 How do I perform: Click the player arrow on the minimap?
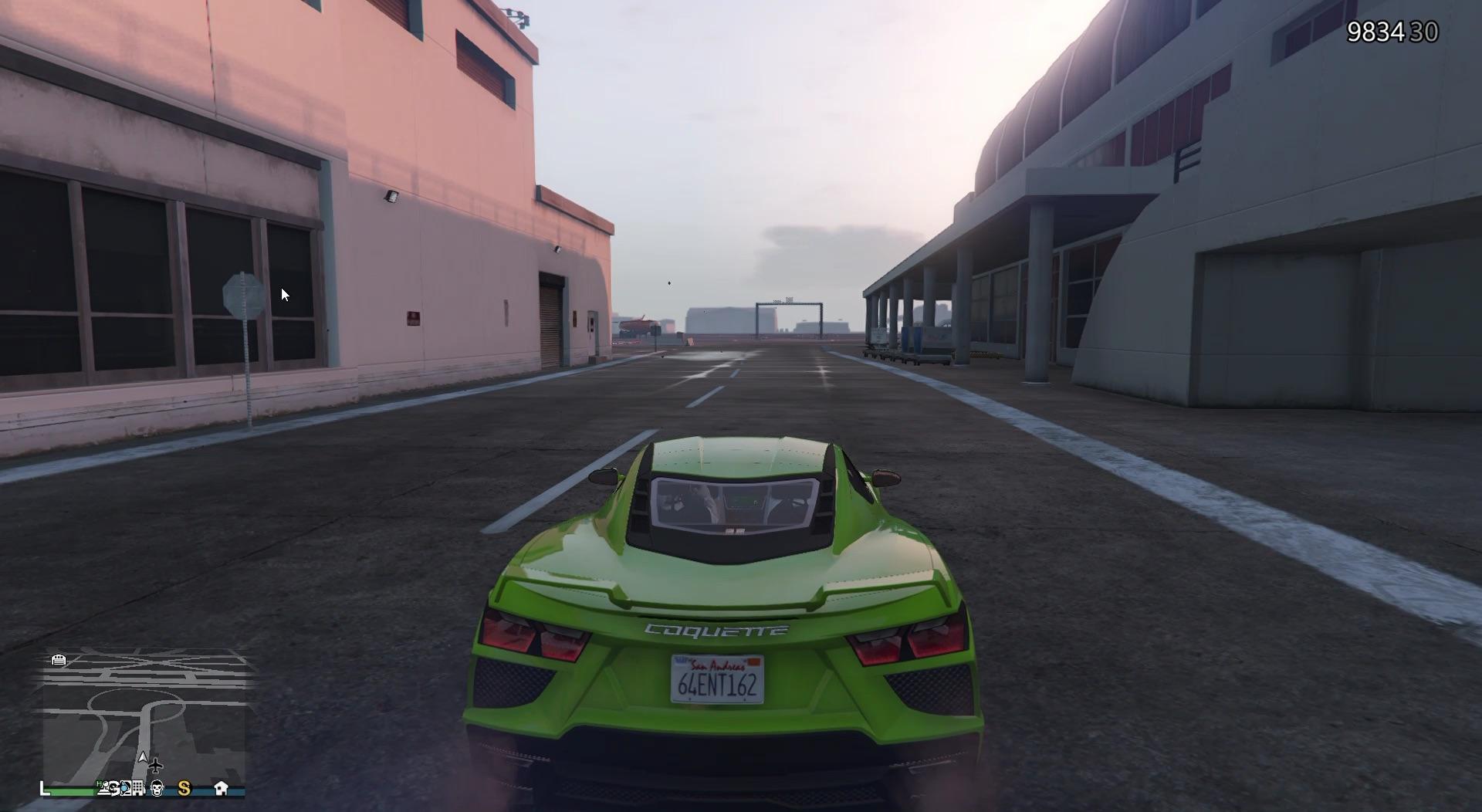[x=143, y=757]
